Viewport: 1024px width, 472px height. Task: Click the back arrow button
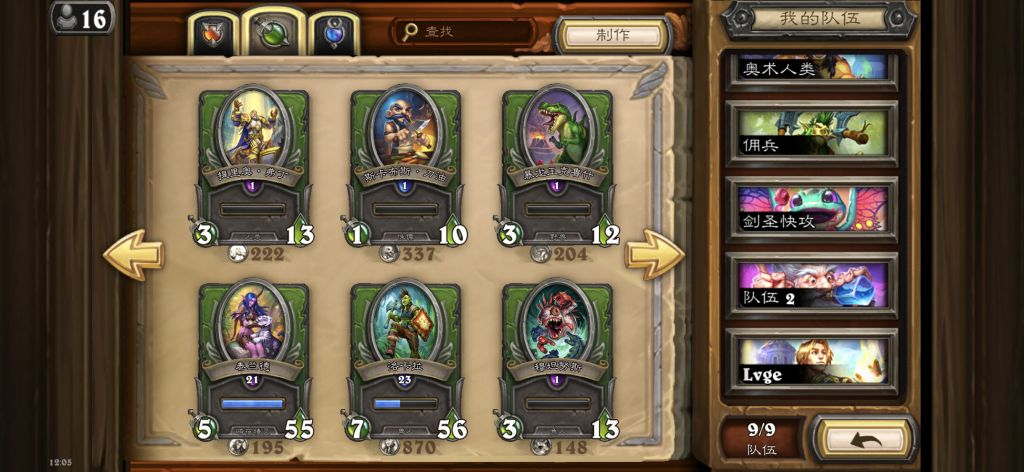click(863, 438)
